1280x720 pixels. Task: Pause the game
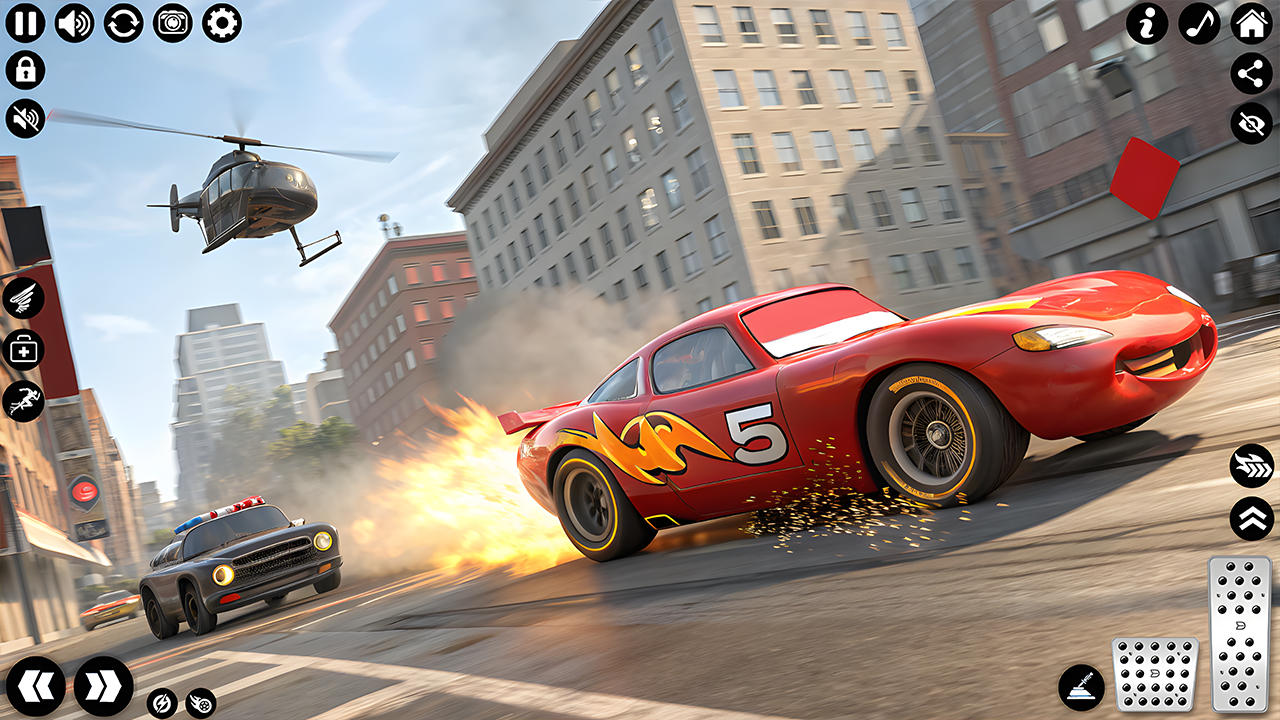point(25,22)
